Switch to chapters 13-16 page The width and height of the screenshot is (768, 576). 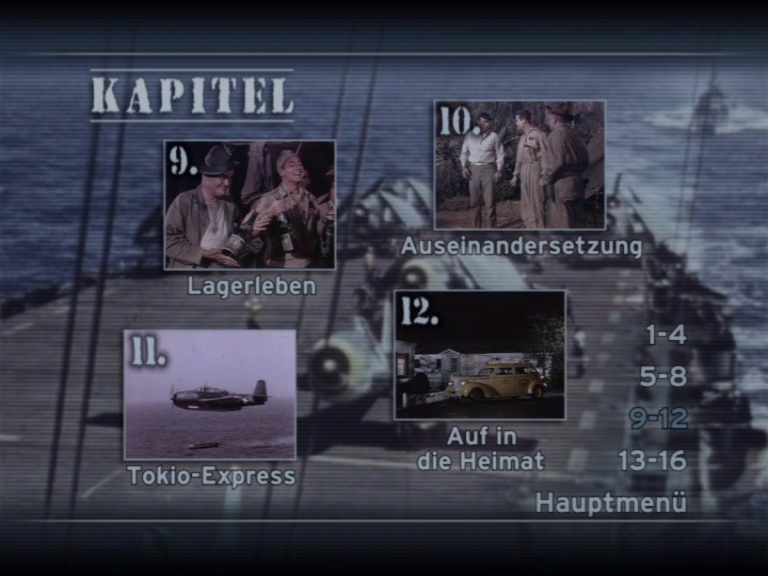(x=652, y=461)
